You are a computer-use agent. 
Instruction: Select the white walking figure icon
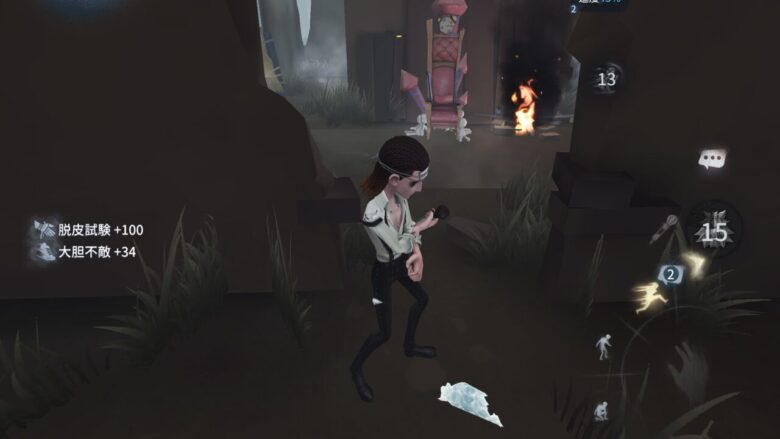click(605, 346)
